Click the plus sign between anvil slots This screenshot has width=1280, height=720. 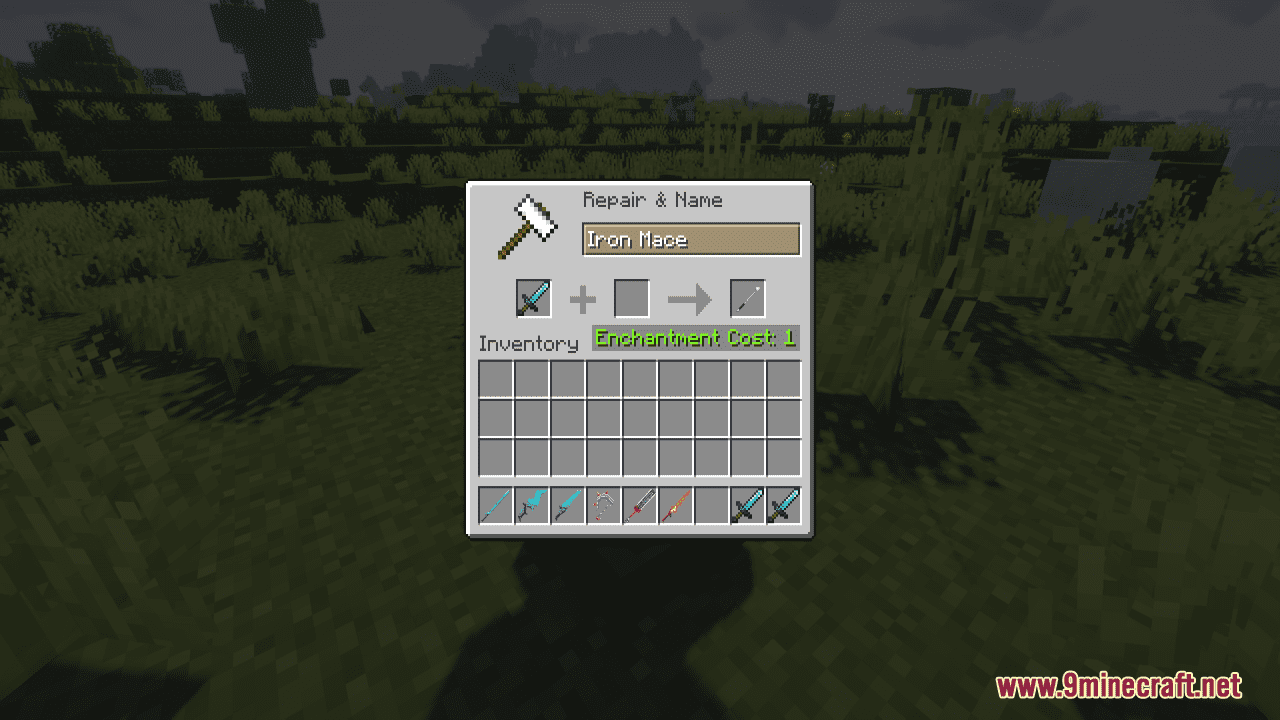coord(583,299)
